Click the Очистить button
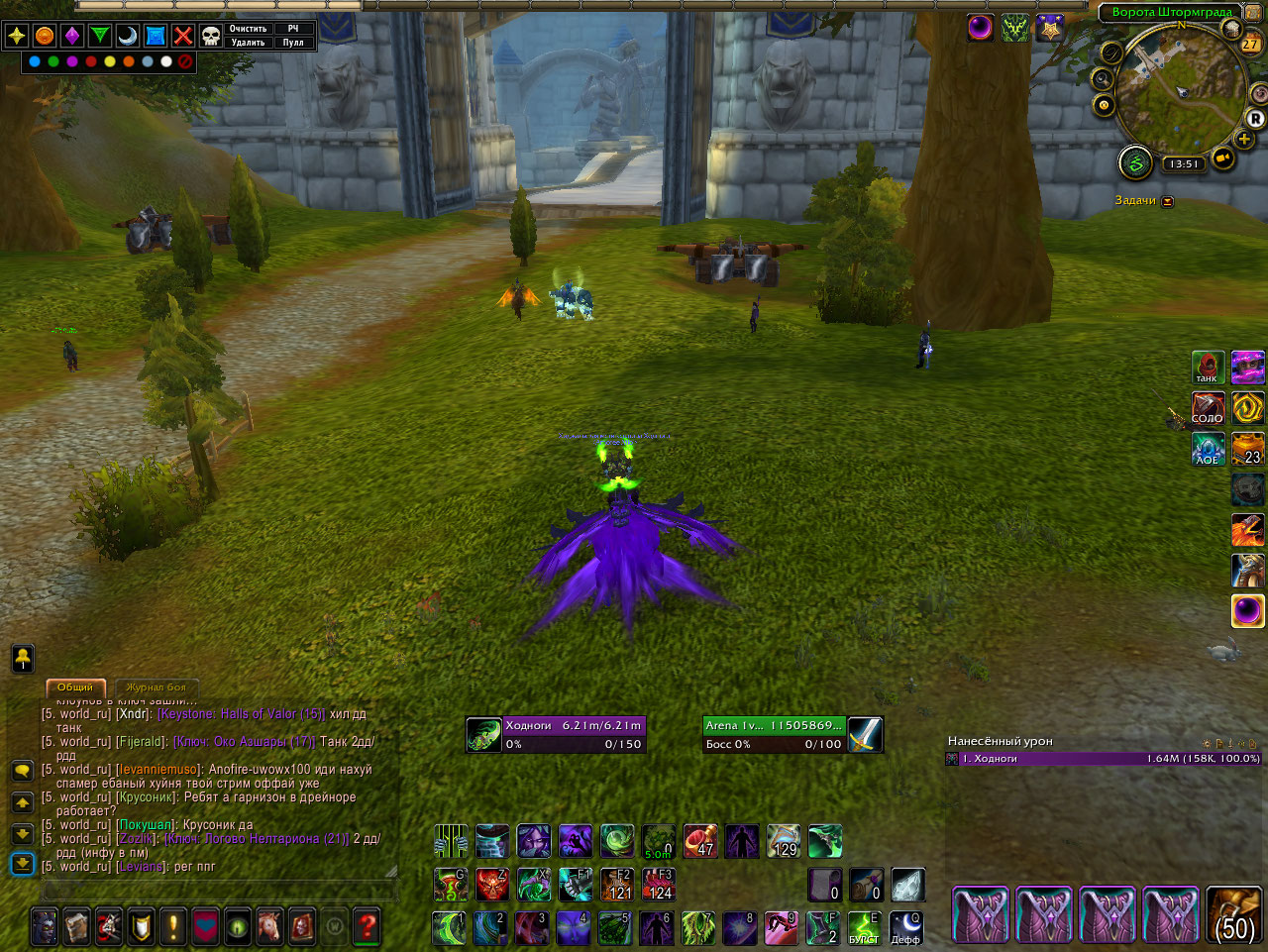 tap(249, 29)
